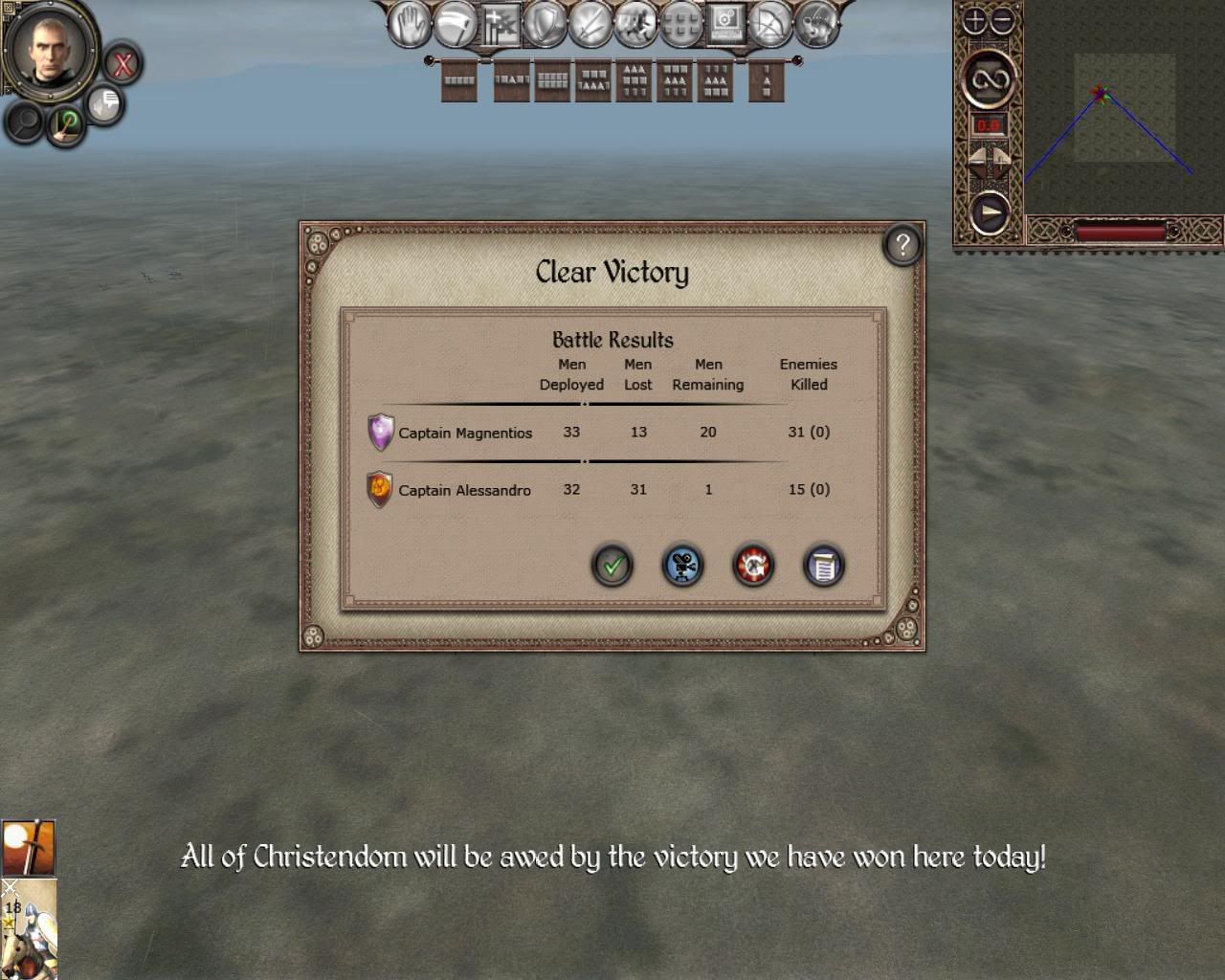Toggle the shield guard mode icon
Image resolution: width=1225 pixels, height=980 pixels.
click(546, 24)
